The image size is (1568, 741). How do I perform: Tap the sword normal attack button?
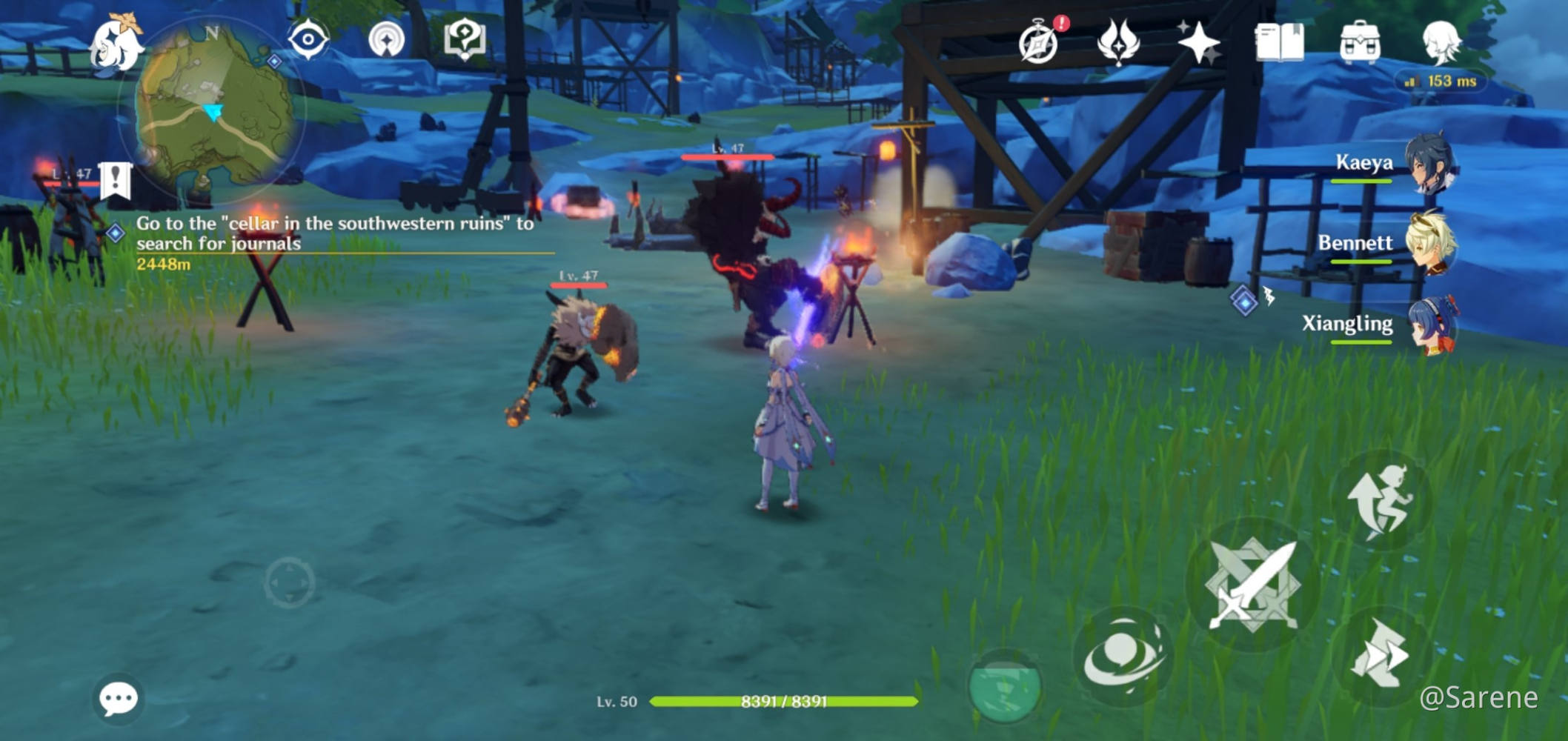tap(1252, 585)
